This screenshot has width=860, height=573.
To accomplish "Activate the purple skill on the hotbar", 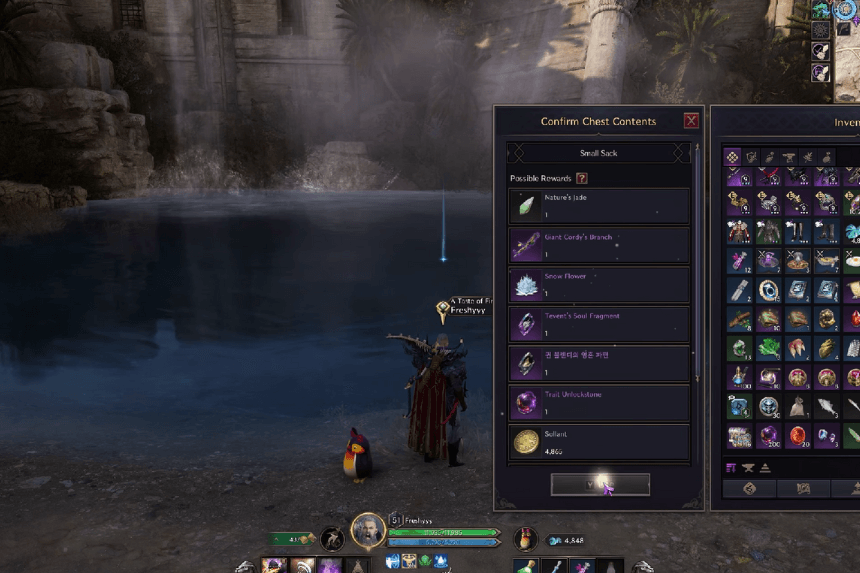I will 329,566.
